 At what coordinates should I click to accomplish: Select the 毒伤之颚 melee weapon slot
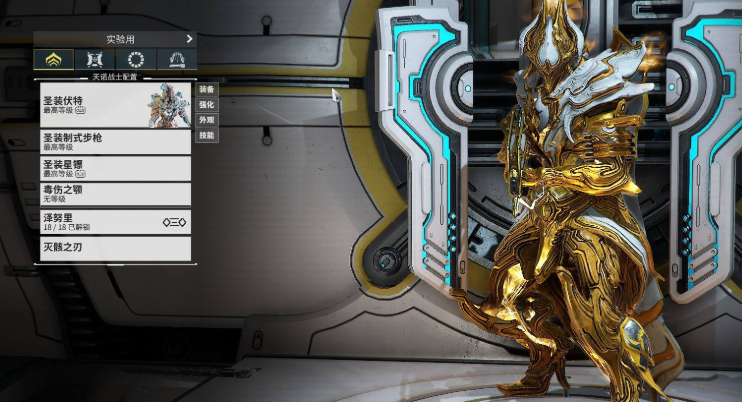pos(115,194)
